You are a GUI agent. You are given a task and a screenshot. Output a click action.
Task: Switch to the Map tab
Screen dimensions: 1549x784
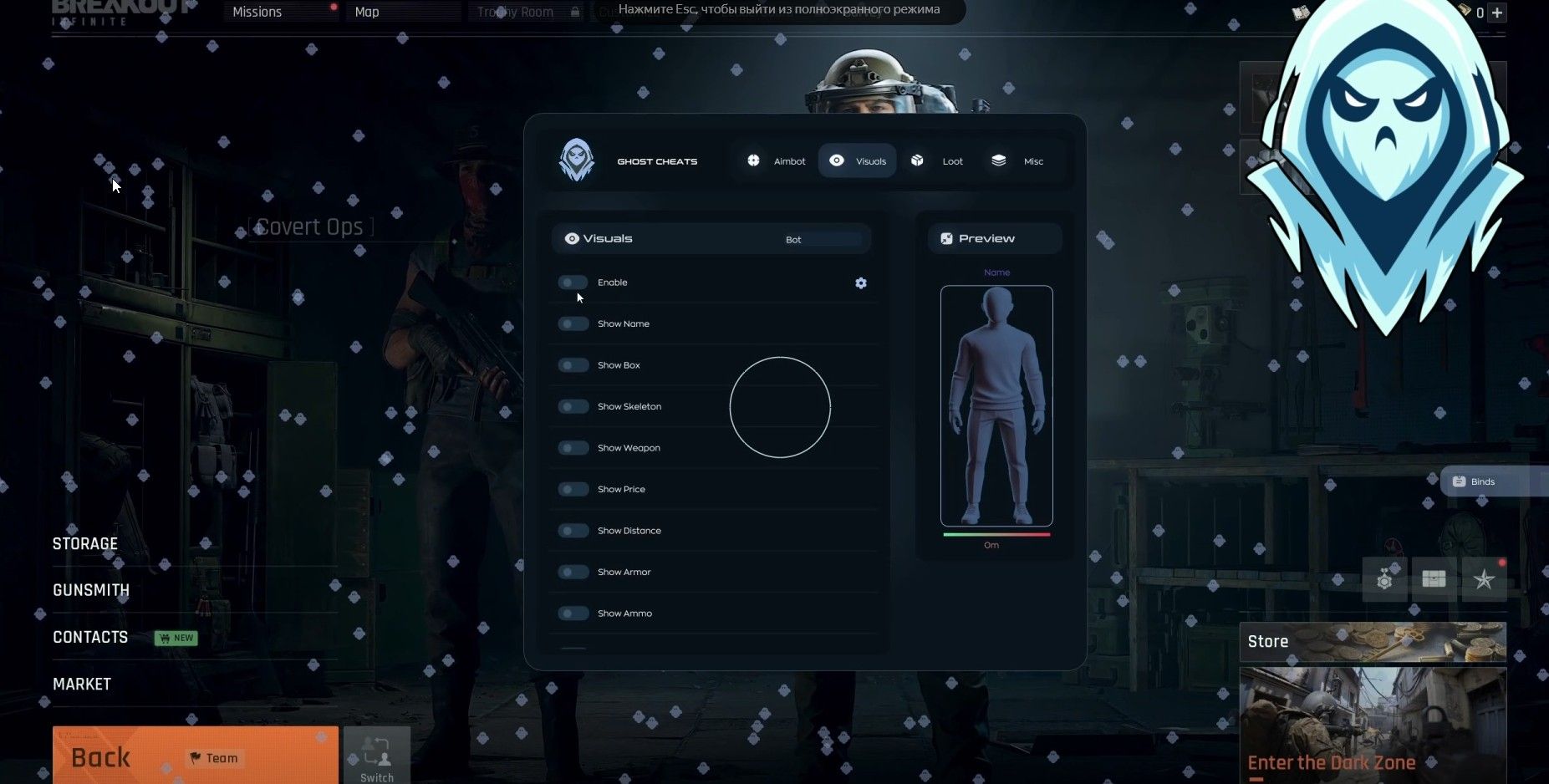(x=367, y=12)
